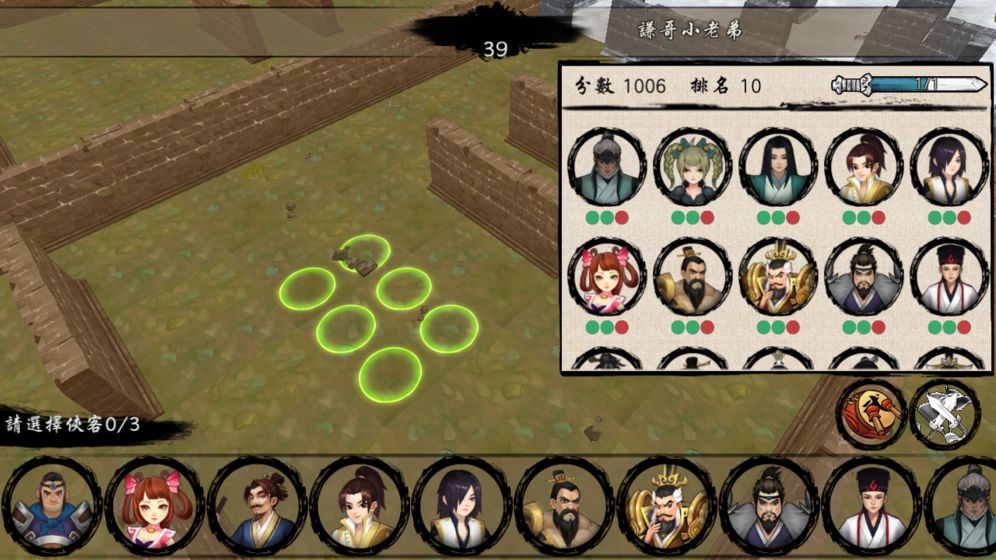Pick the headband swordsman in the bottom roster
The width and height of the screenshot is (996, 560).
coord(768,506)
